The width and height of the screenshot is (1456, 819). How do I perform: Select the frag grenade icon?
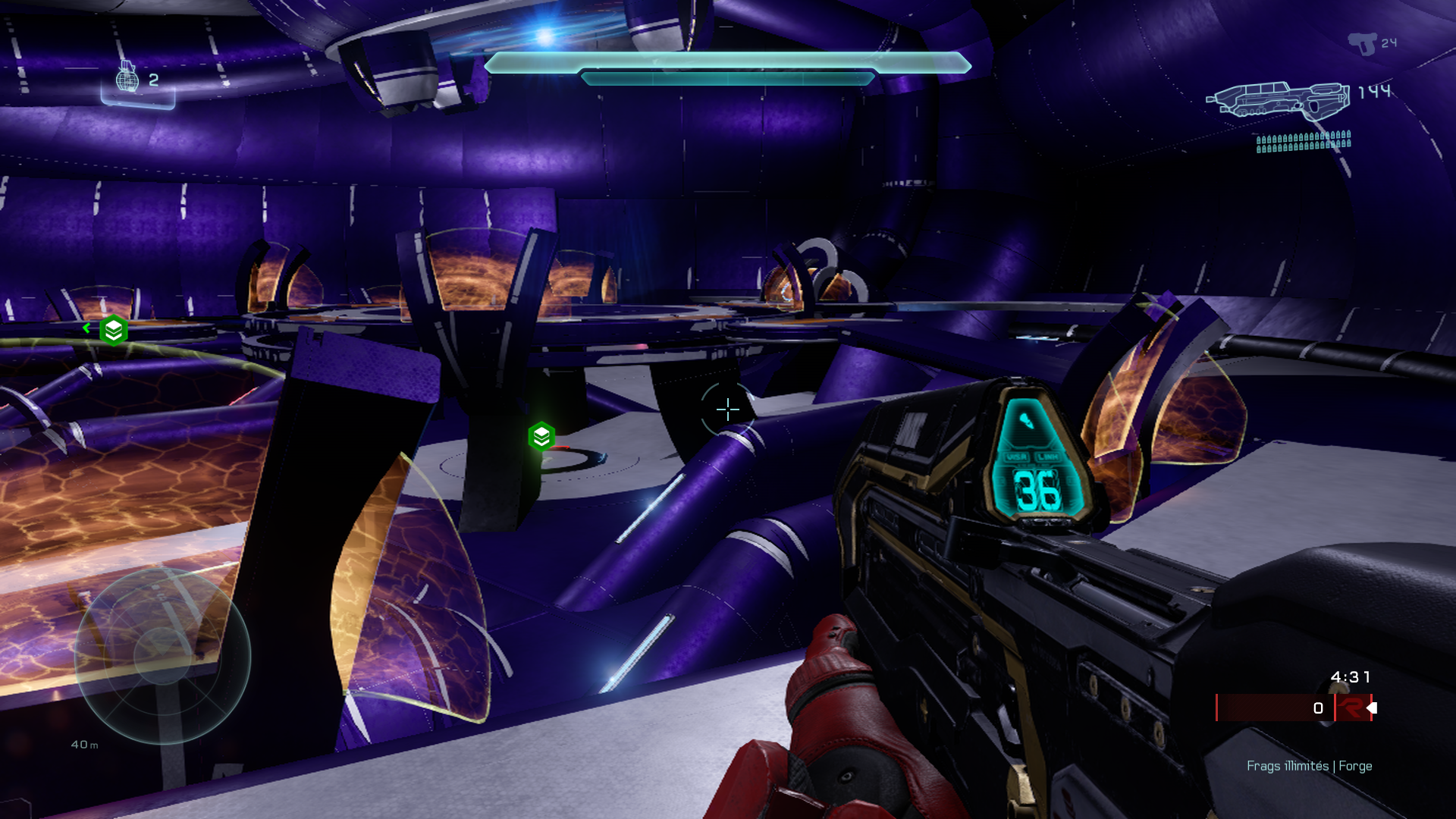pos(127,77)
